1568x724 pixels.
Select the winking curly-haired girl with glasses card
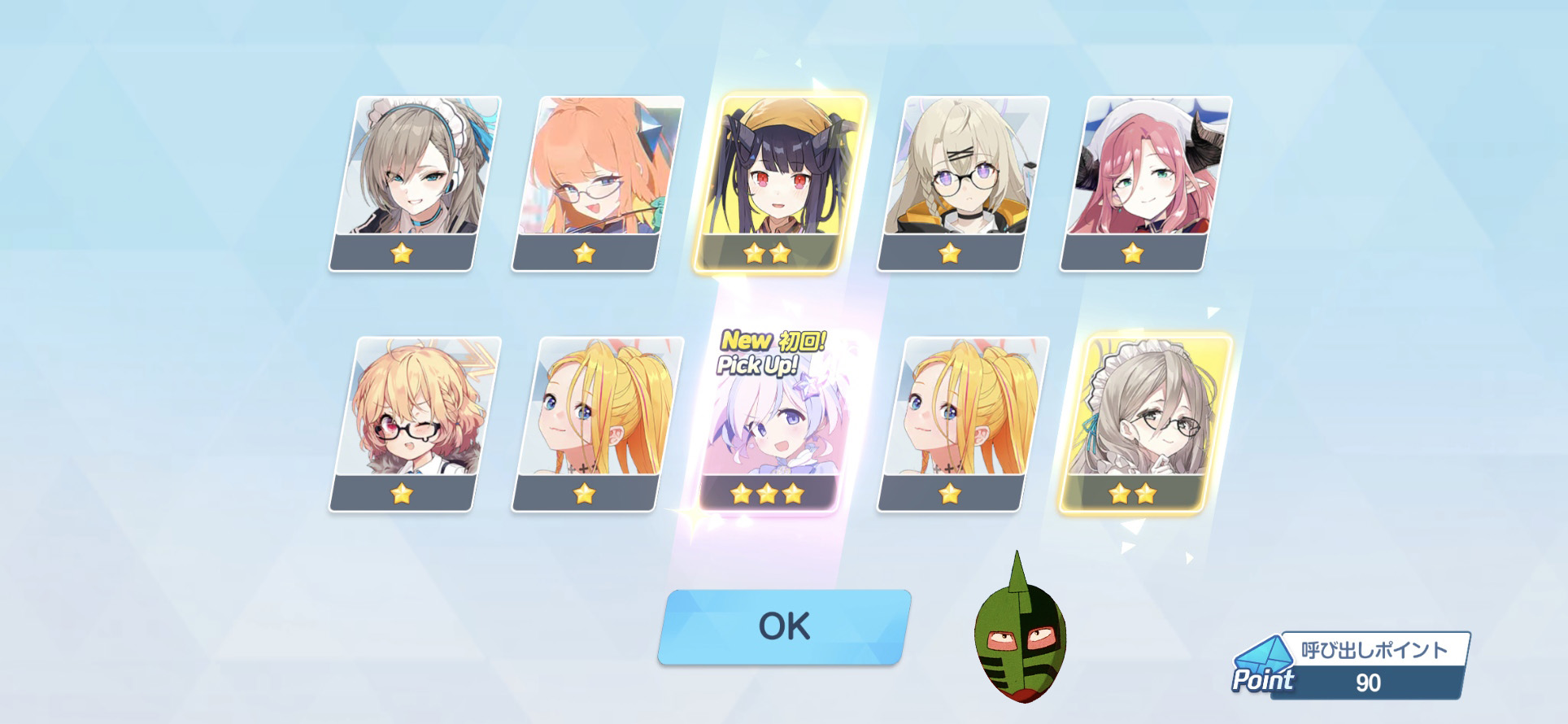[x=414, y=423]
